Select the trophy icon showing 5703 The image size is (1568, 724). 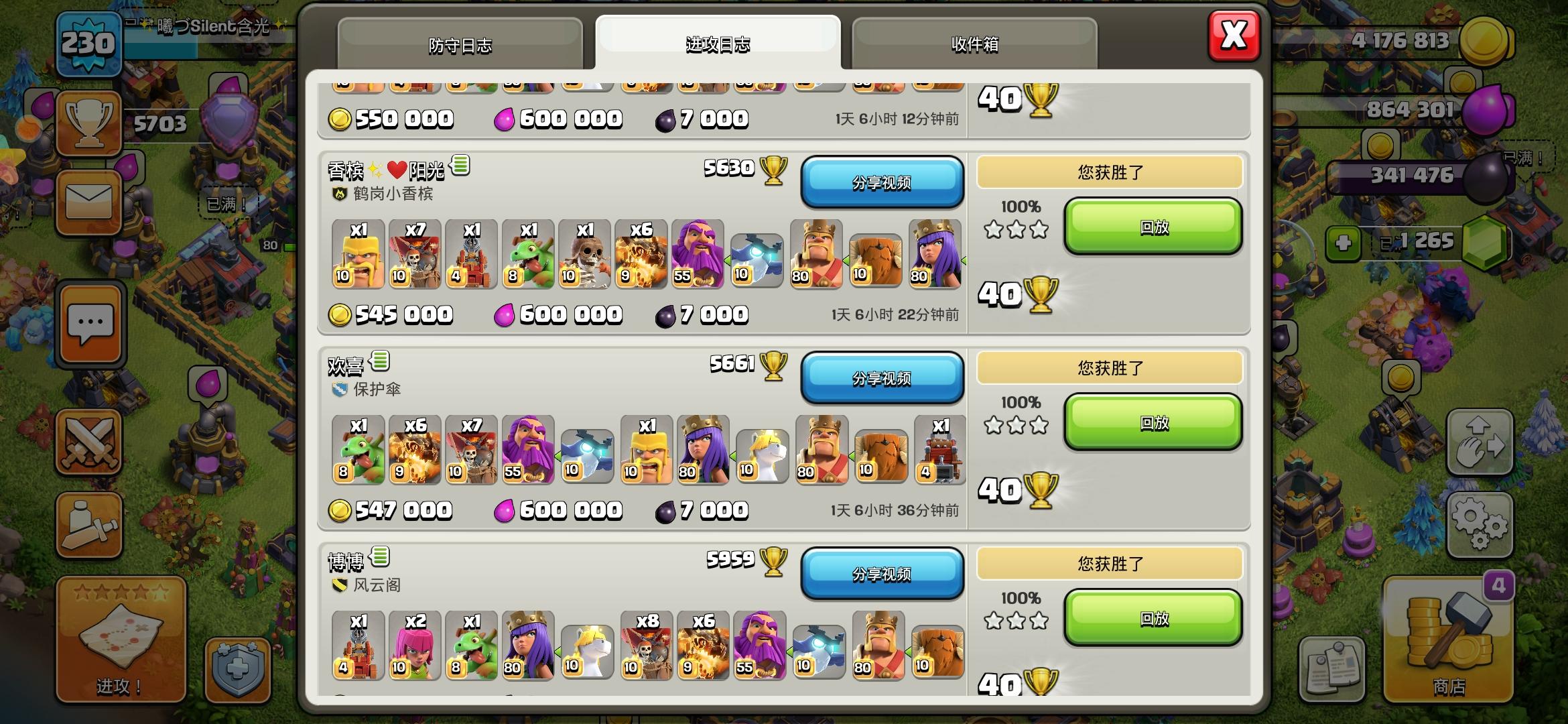point(89,124)
